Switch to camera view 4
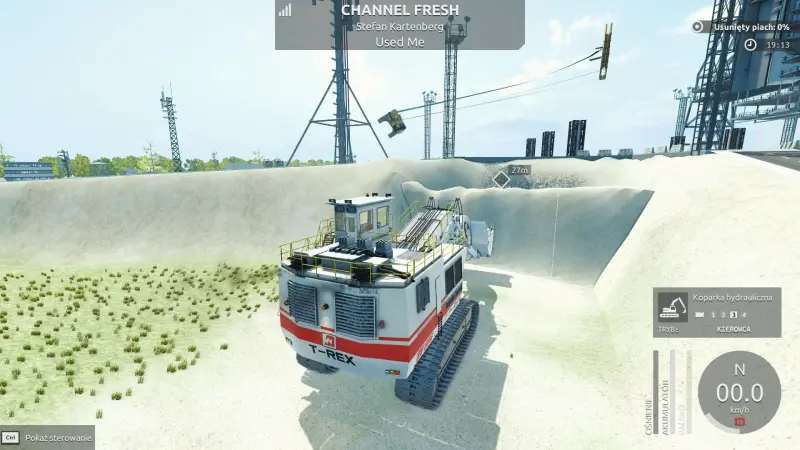 [x=744, y=315]
